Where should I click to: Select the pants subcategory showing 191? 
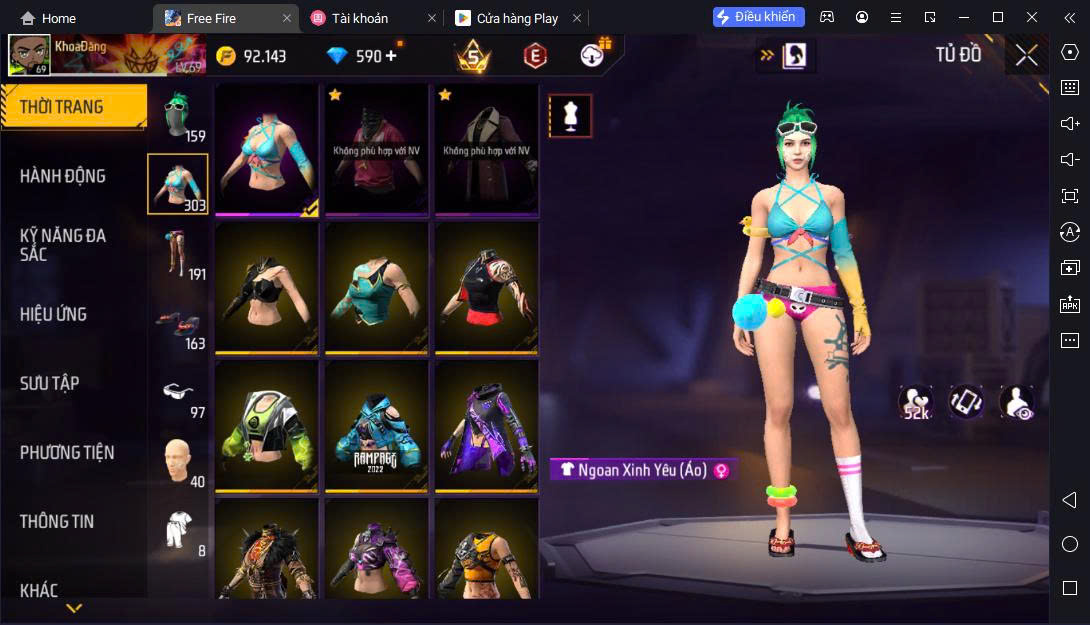point(179,254)
